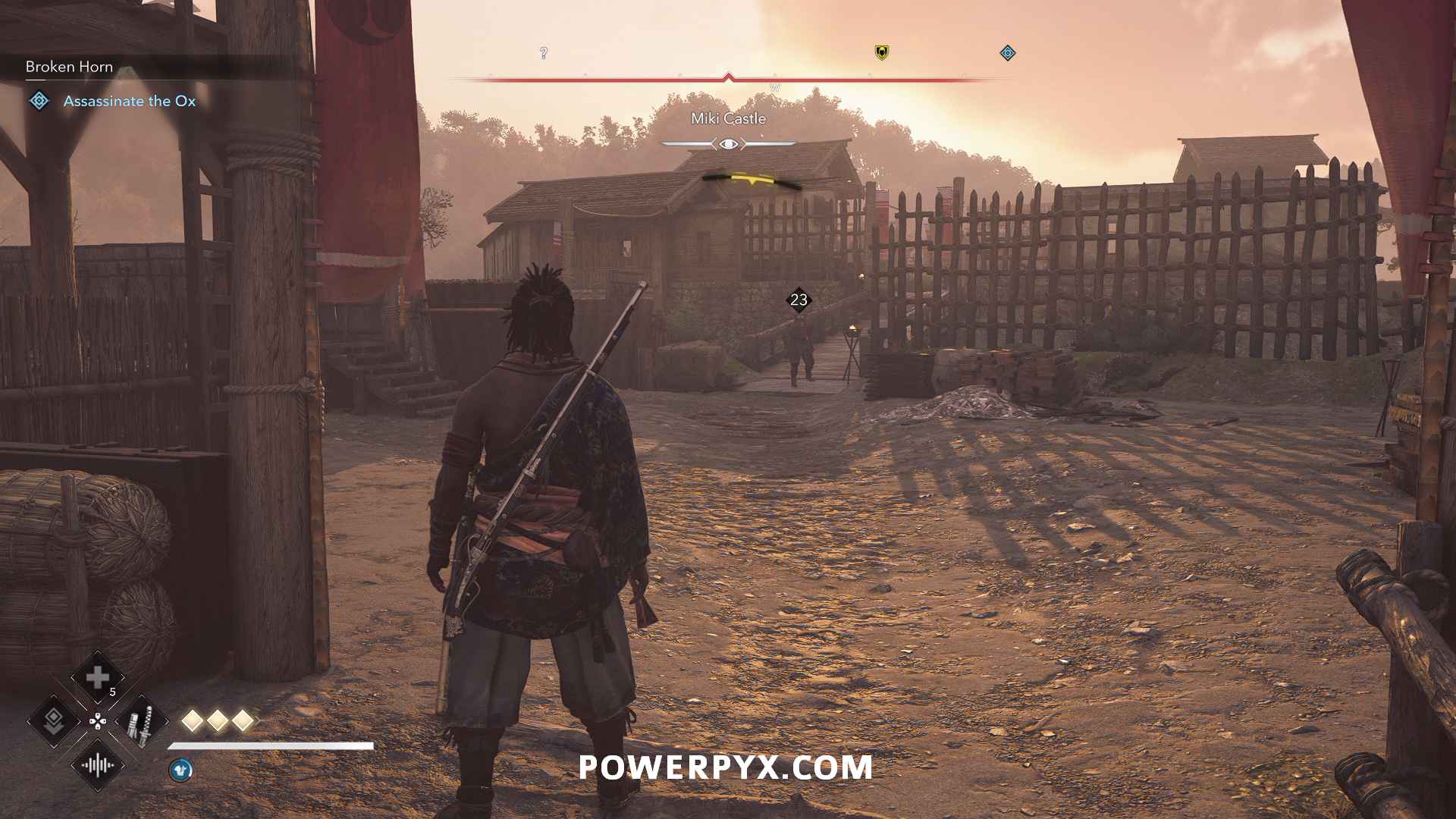Viewport: 1456px width, 819px height.
Task: Click the question mark compass marker
Action: [544, 53]
